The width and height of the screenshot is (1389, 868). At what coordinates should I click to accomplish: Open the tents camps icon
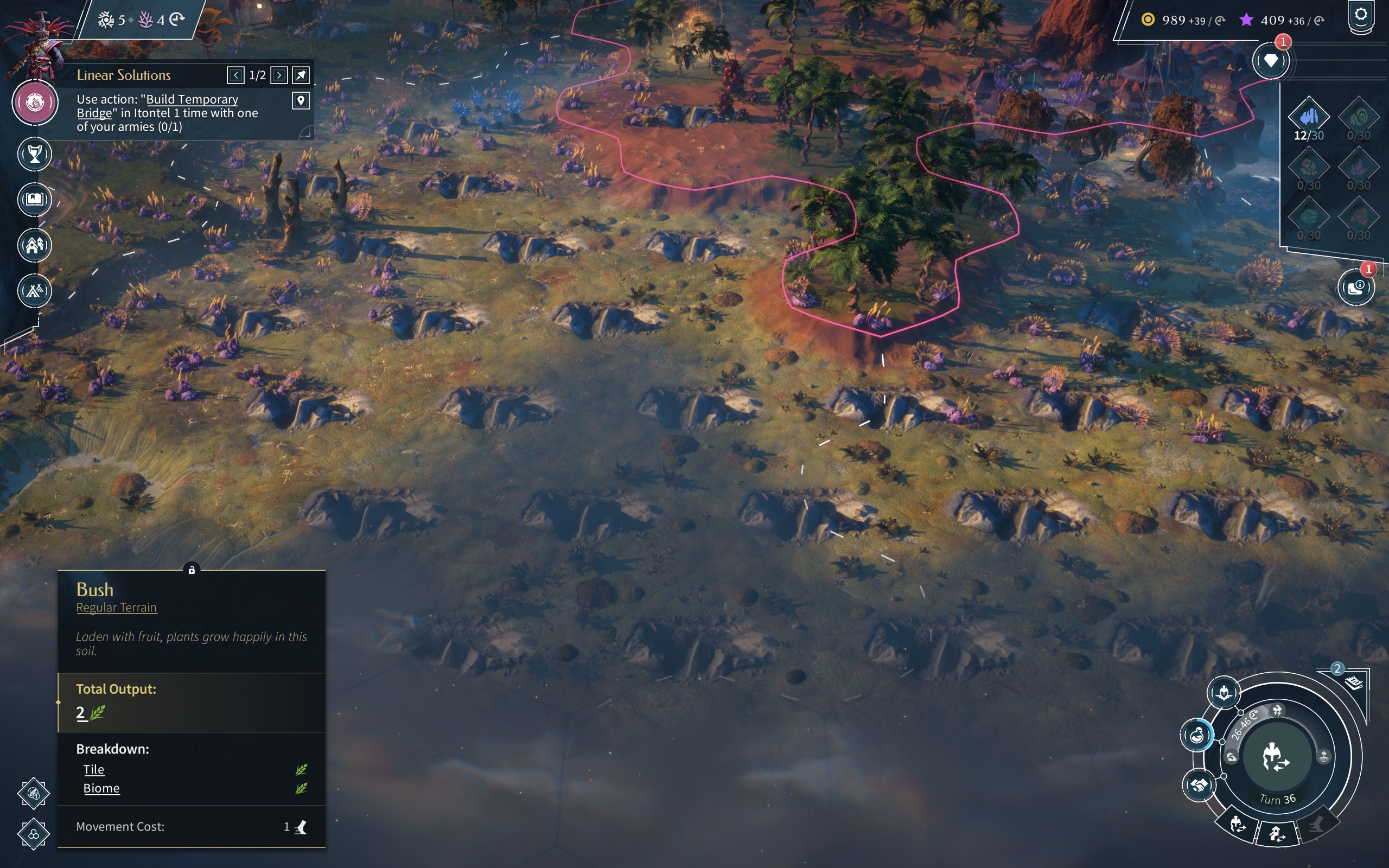coord(35,291)
